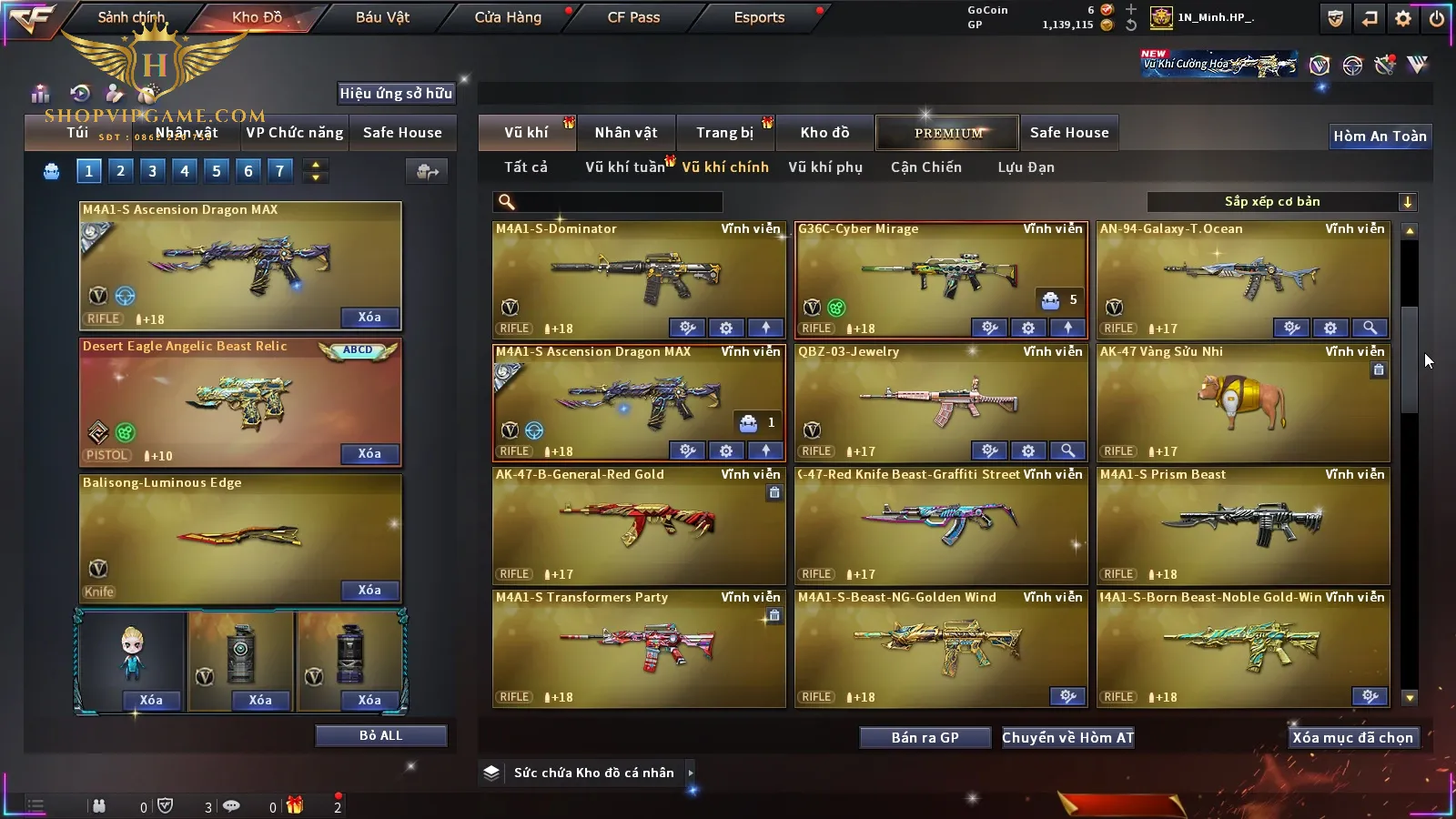The image size is (1456, 819).
Task: Remove equipped Desert Eagle Angelic Beast Relic
Action: tap(369, 453)
